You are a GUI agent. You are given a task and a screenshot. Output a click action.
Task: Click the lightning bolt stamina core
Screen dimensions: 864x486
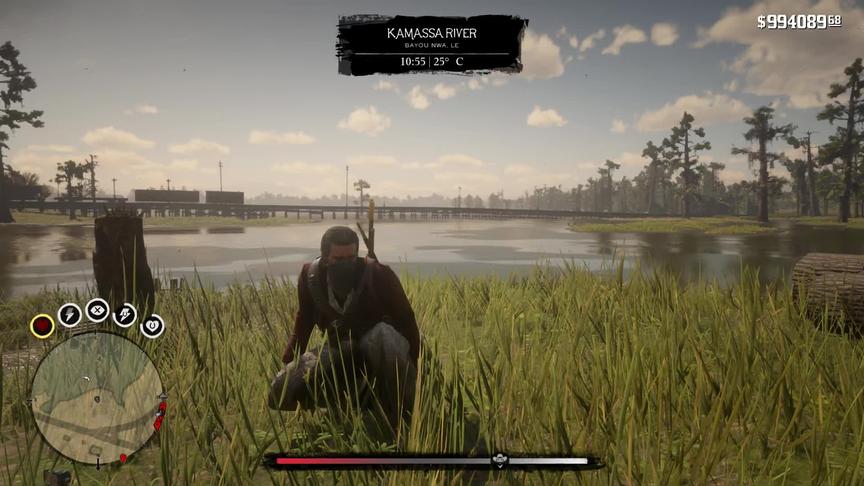69,315
